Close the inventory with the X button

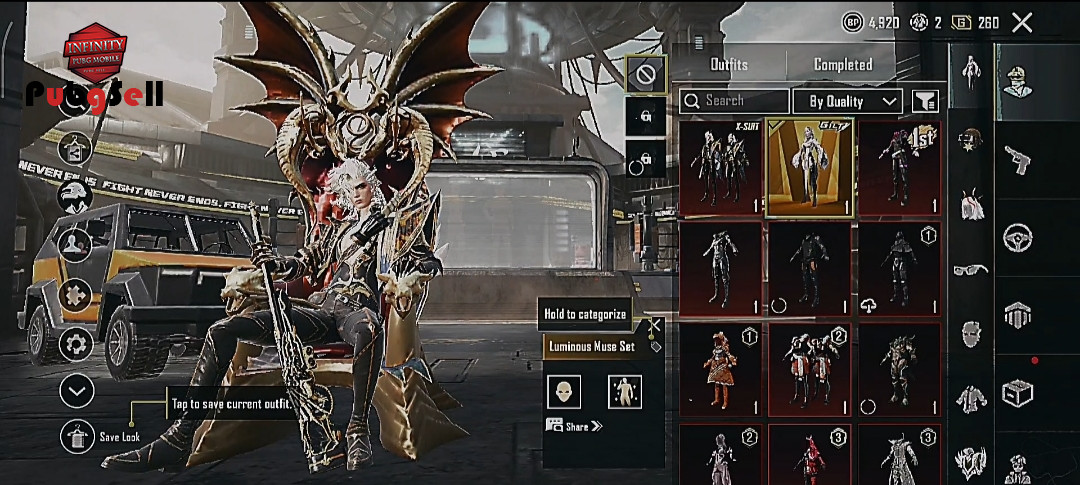coord(1022,22)
